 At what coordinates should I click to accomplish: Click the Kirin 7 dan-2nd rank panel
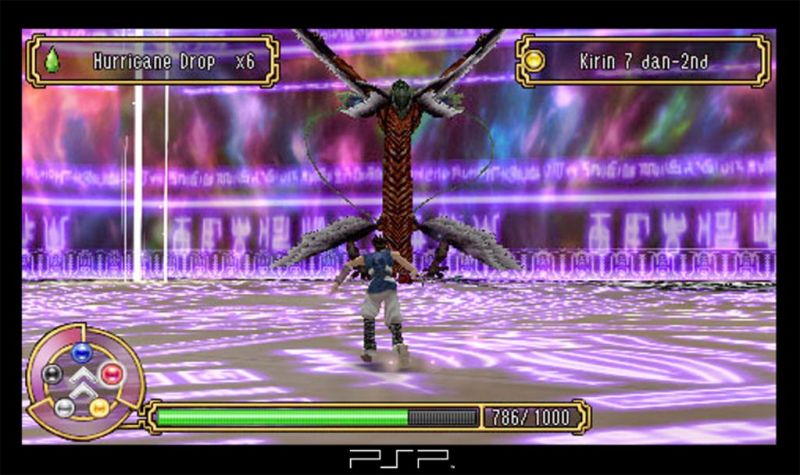(x=643, y=61)
